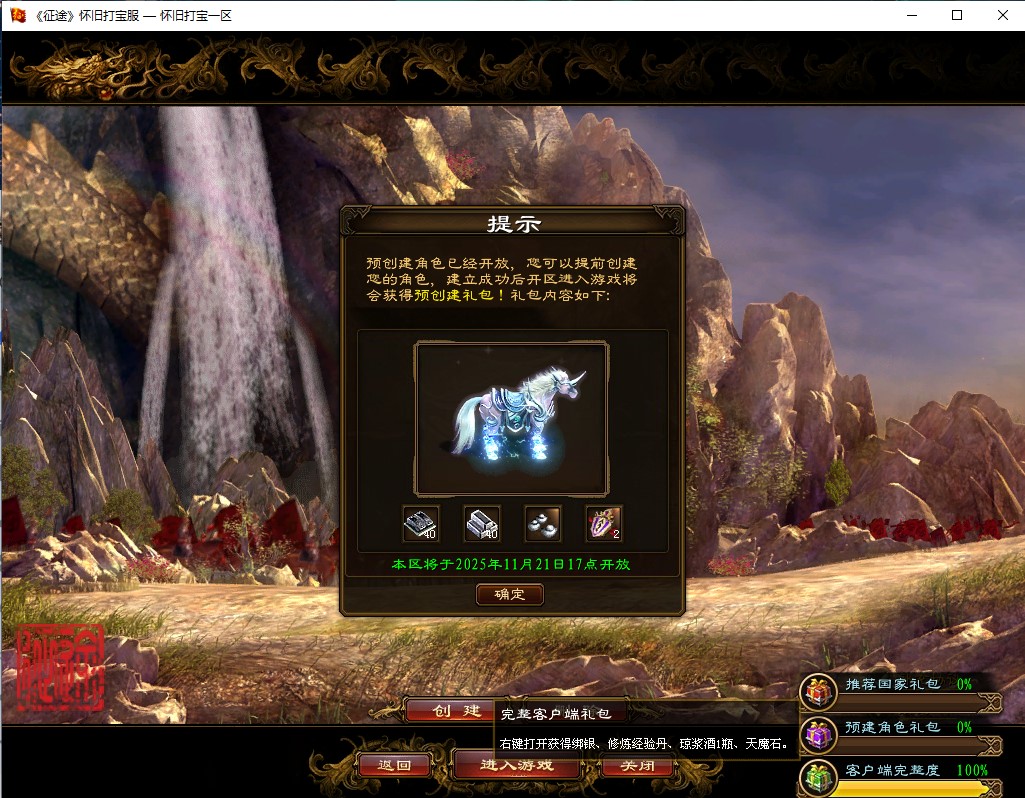Open the 预建角色礼包 purple gift box
Viewport: 1025px width, 798px height.
[x=819, y=734]
